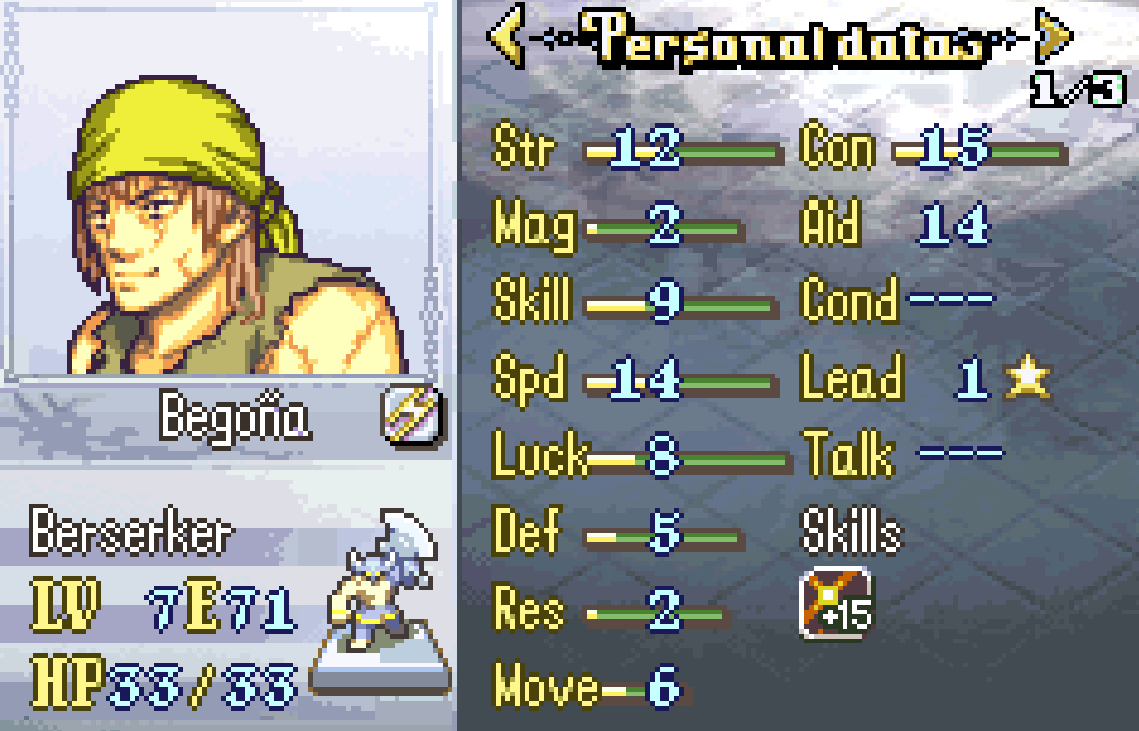Viewport: 1139px width, 731px height.
Task: Click the lightning affinity icon beside Begoña
Action: pos(413,416)
